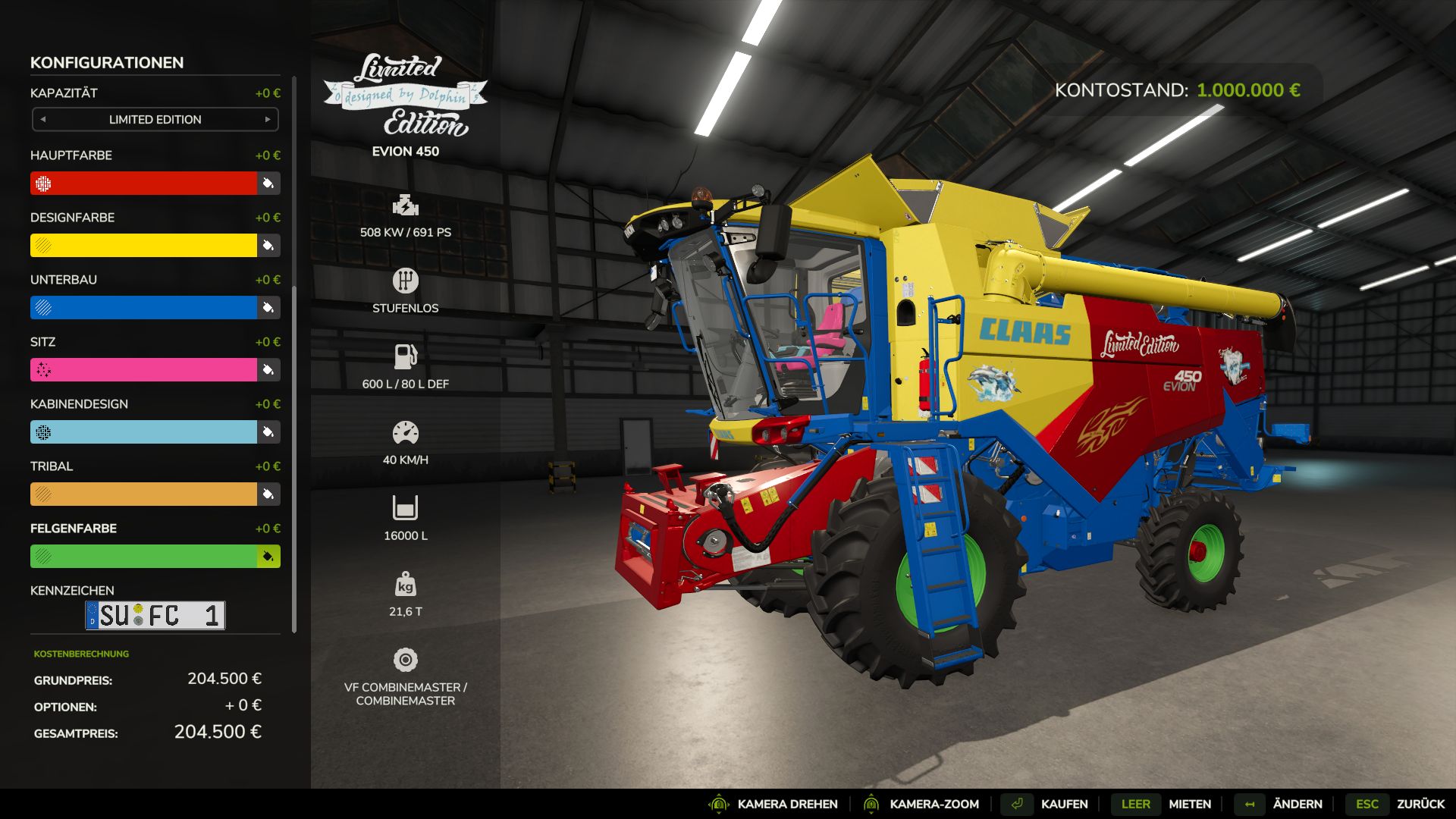Click the ÄNDERN button

tap(1298, 804)
